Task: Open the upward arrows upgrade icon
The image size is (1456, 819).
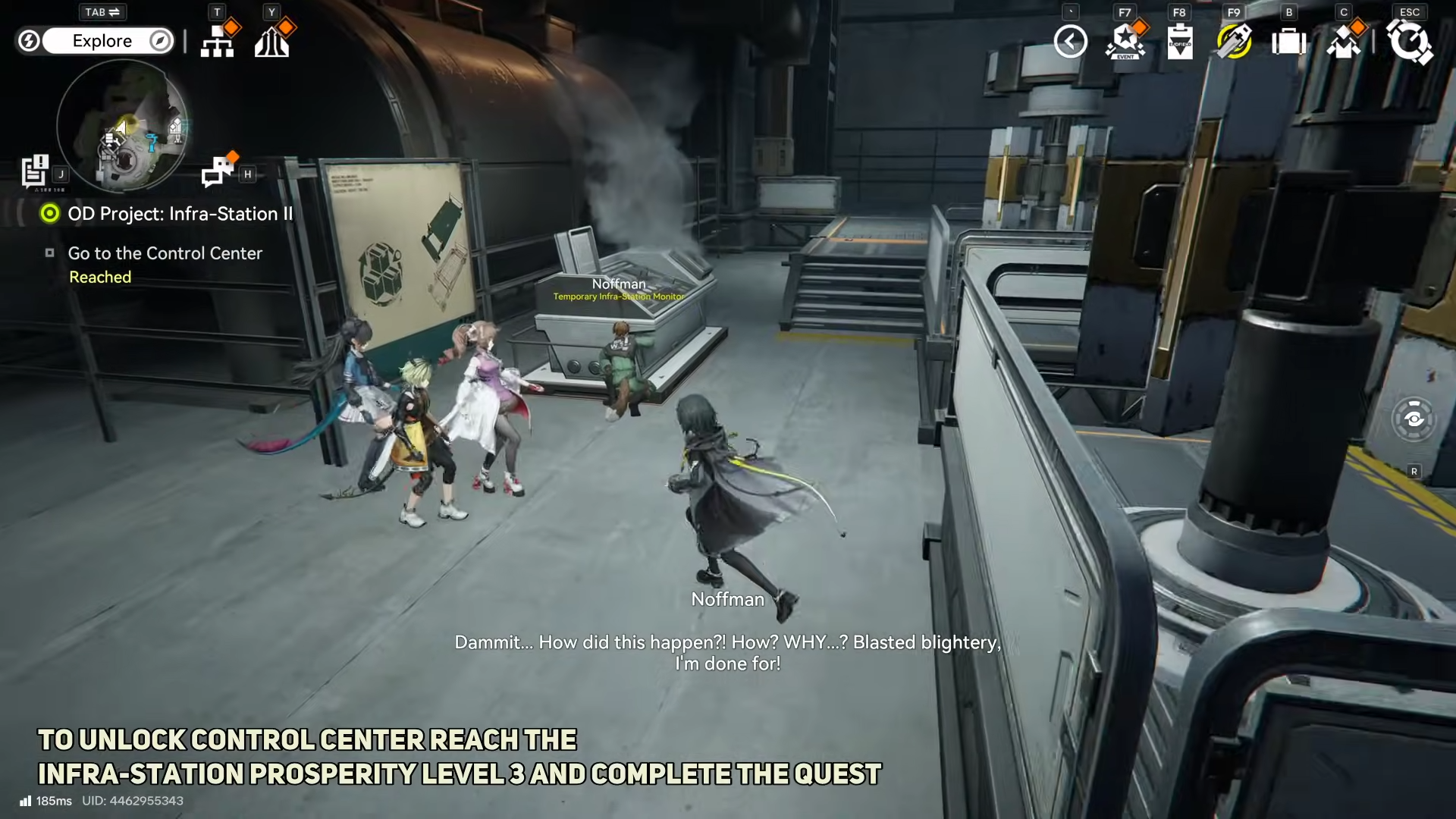Action: (272, 42)
